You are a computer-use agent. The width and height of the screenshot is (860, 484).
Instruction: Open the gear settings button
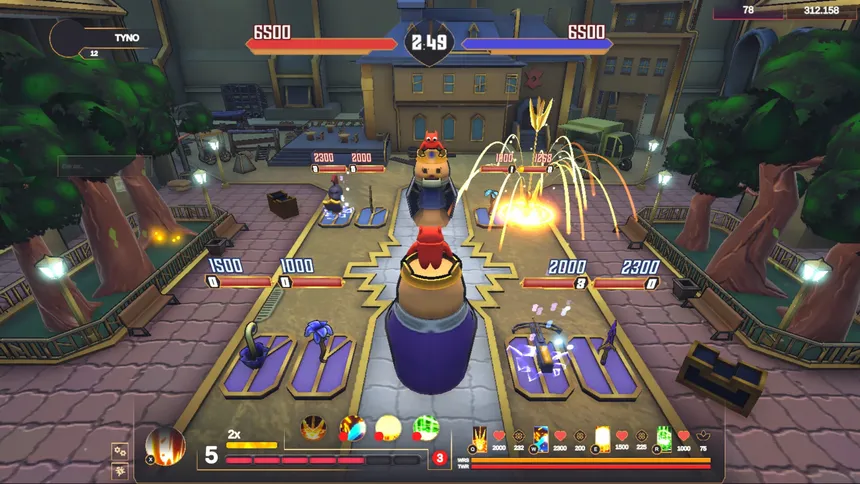pos(120,451)
